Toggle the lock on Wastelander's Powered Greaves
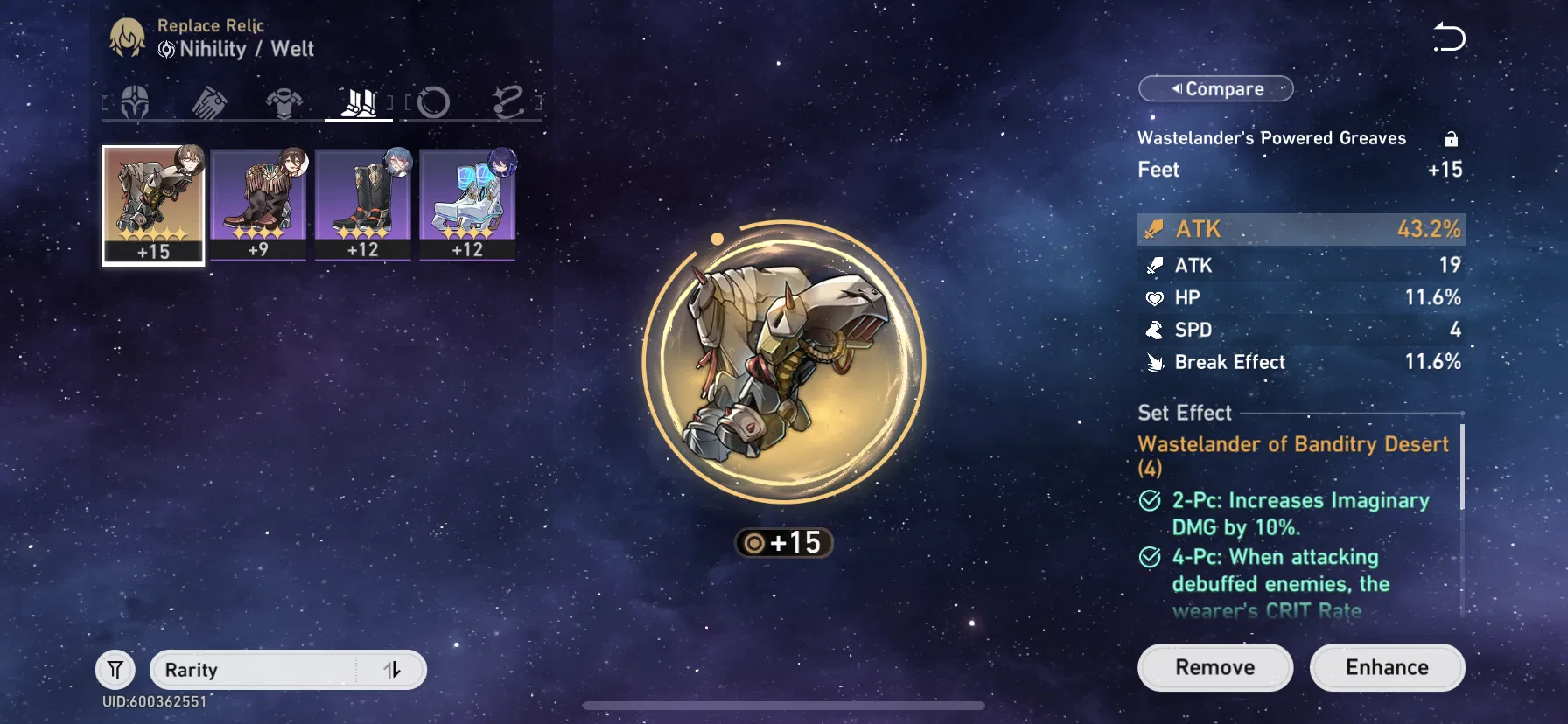 [x=1452, y=138]
